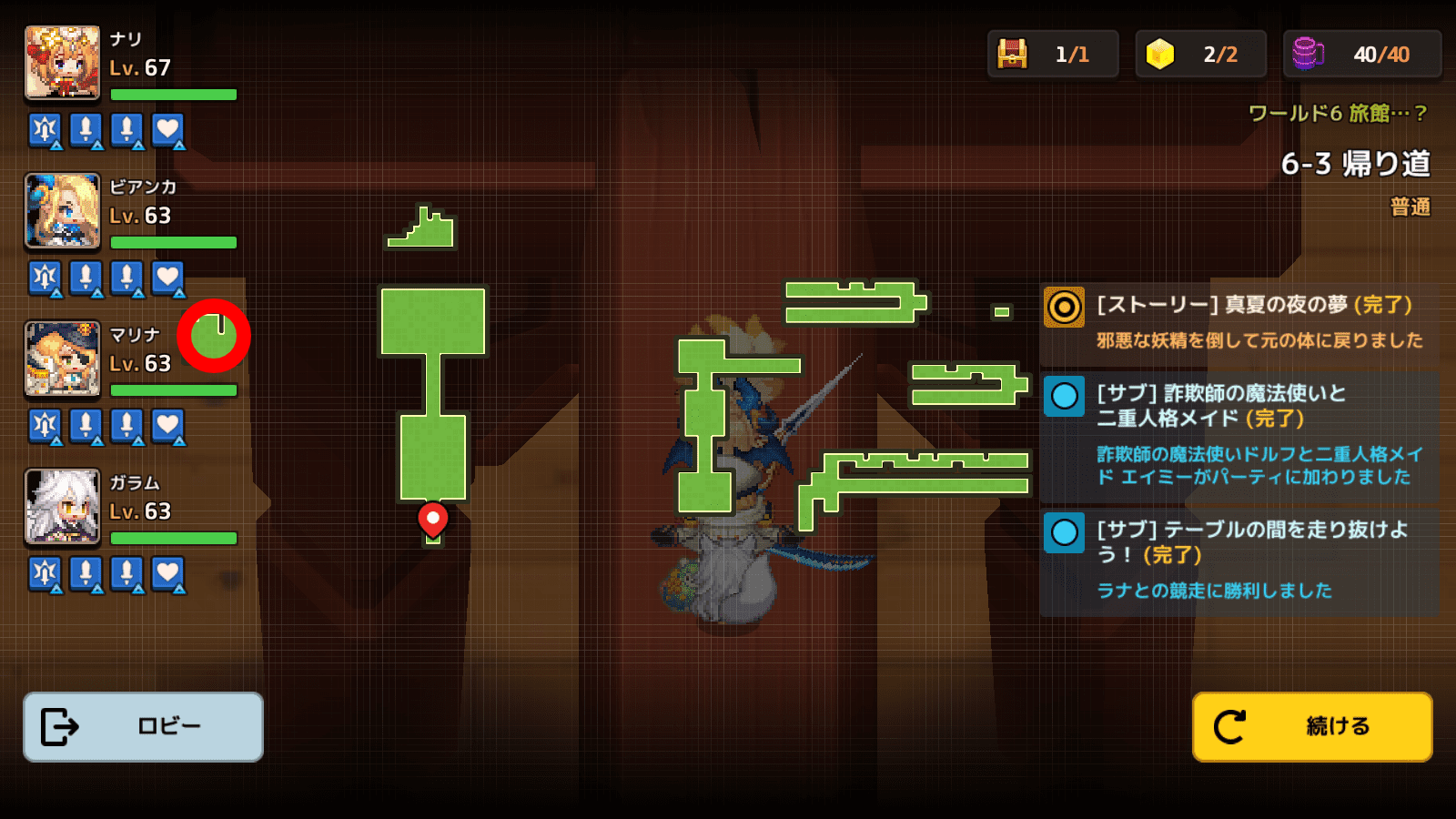The height and width of the screenshot is (819, 1456).
Task: Click the treasure chest 1/1 counter
Action: pos(1052,55)
